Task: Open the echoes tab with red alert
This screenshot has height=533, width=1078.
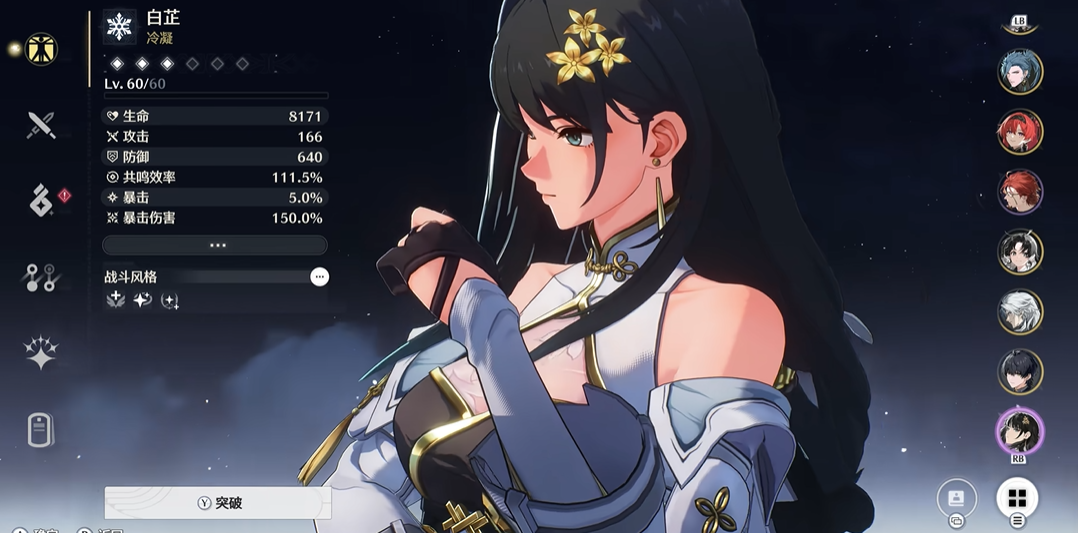Action: (41, 201)
